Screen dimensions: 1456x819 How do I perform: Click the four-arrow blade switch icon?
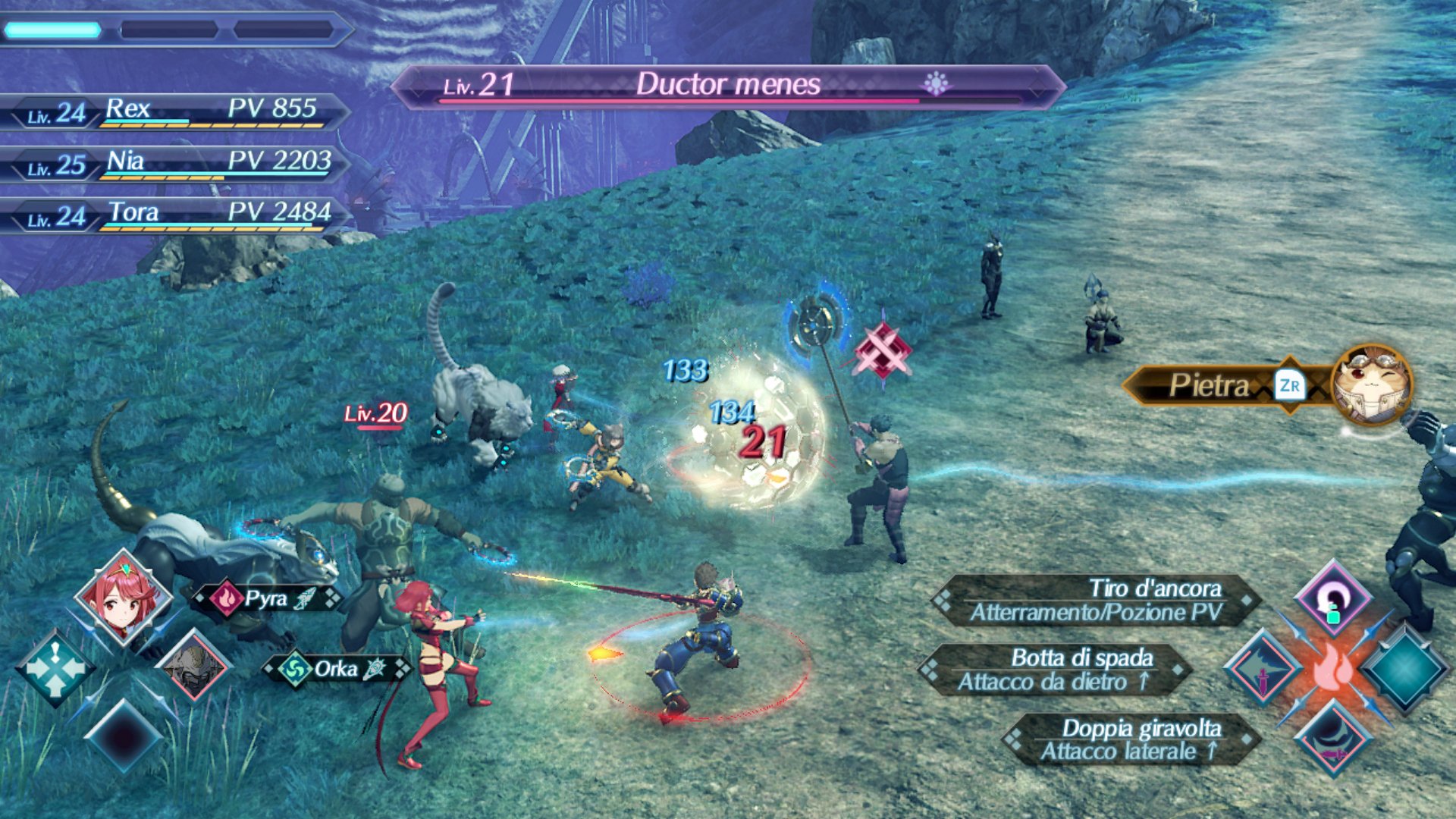tap(55, 667)
